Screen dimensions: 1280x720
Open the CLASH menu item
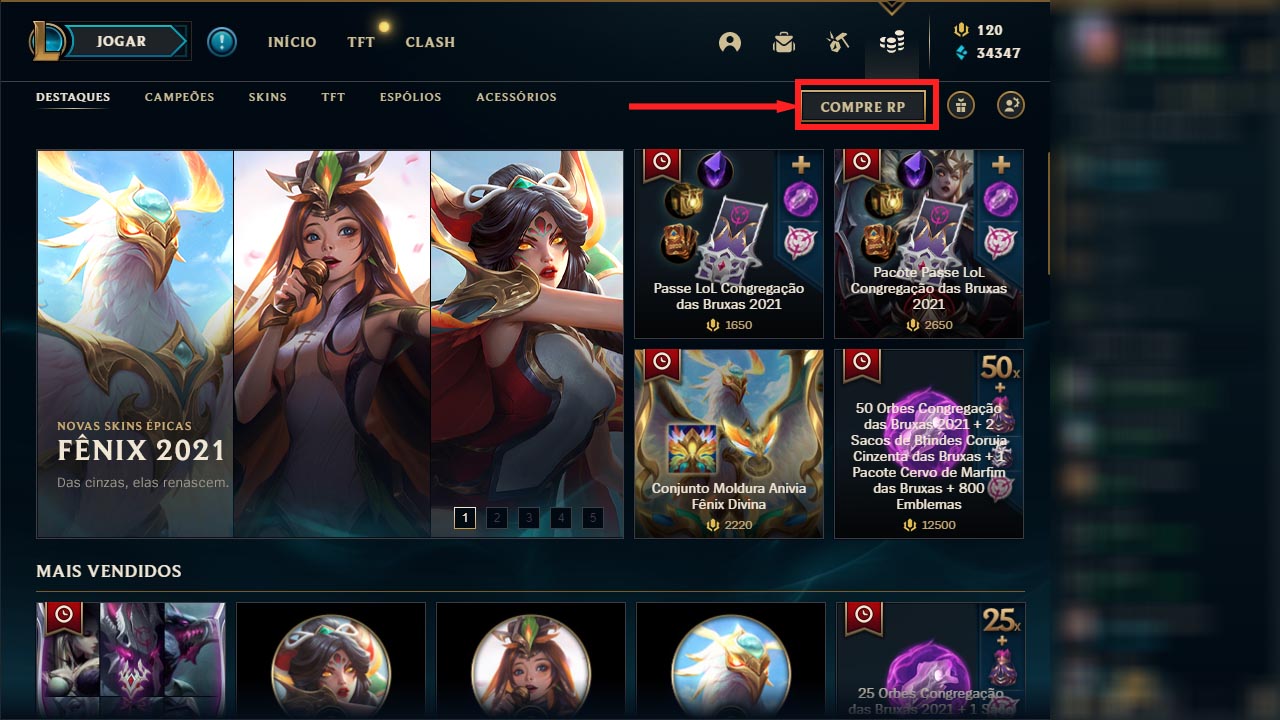[x=429, y=42]
